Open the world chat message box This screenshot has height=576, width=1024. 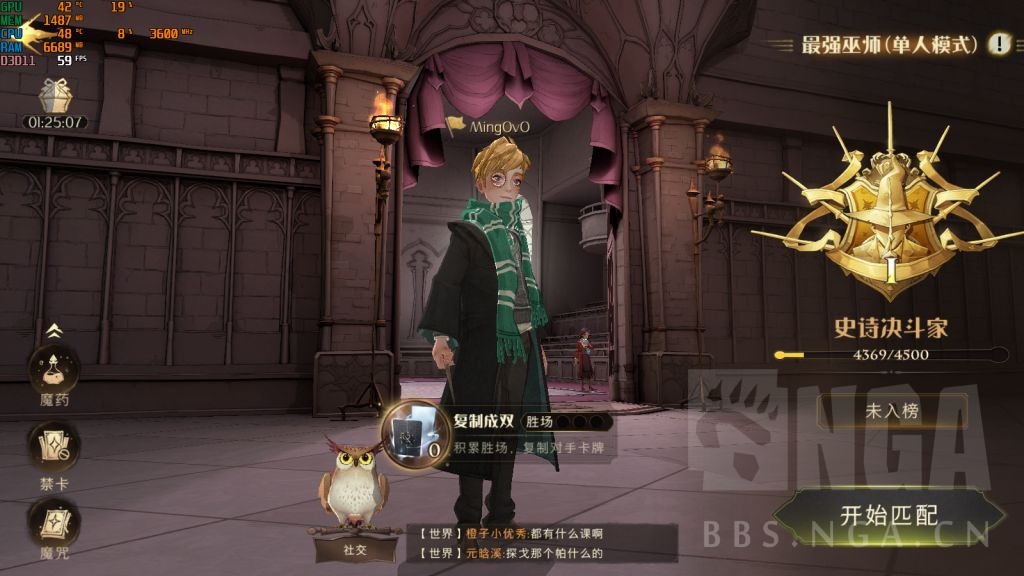coord(540,543)
